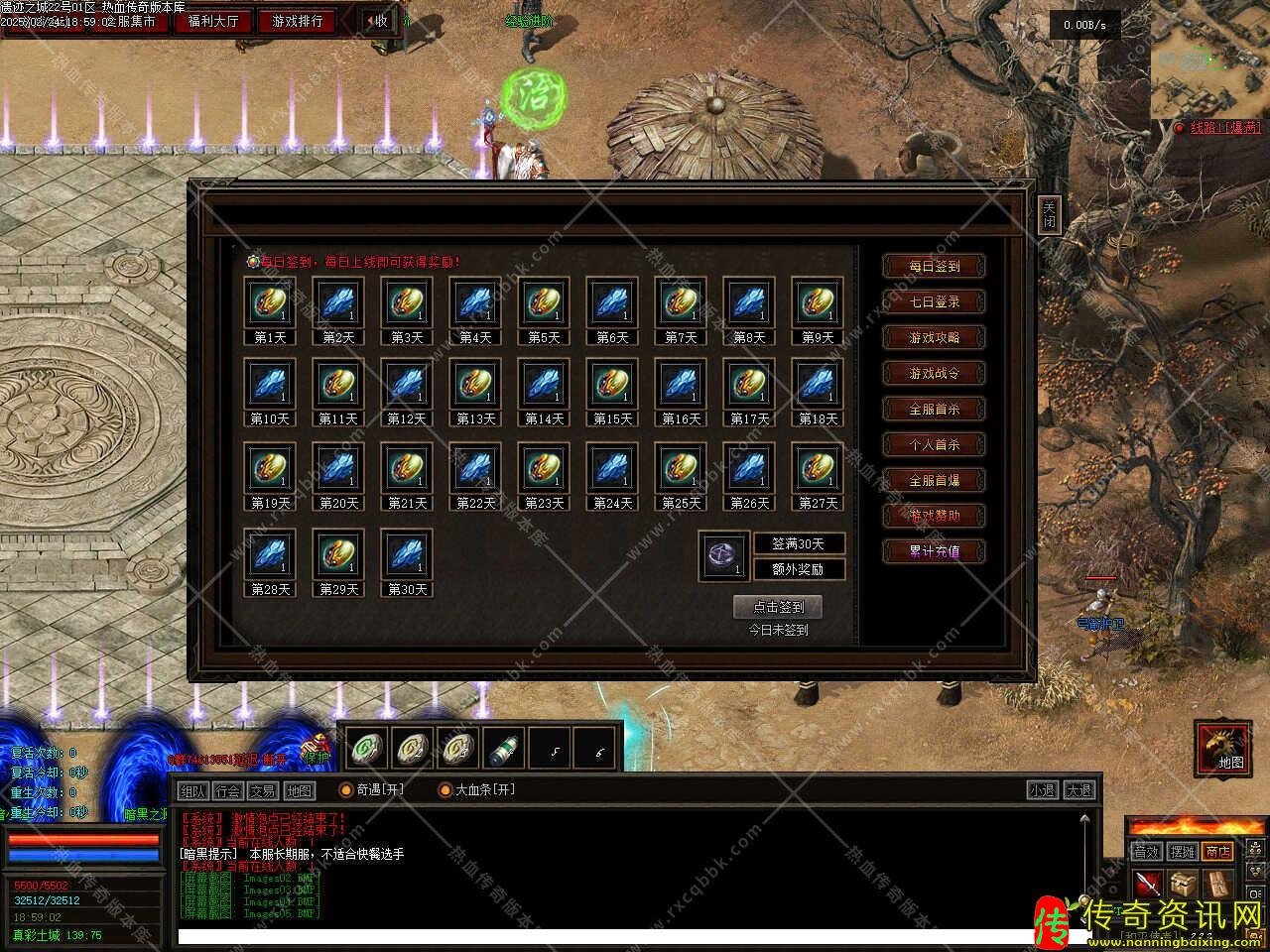Viewport: 1270px width, 952px height.
Task: Close the daily sign-in window
Action: coord(1049,214)
